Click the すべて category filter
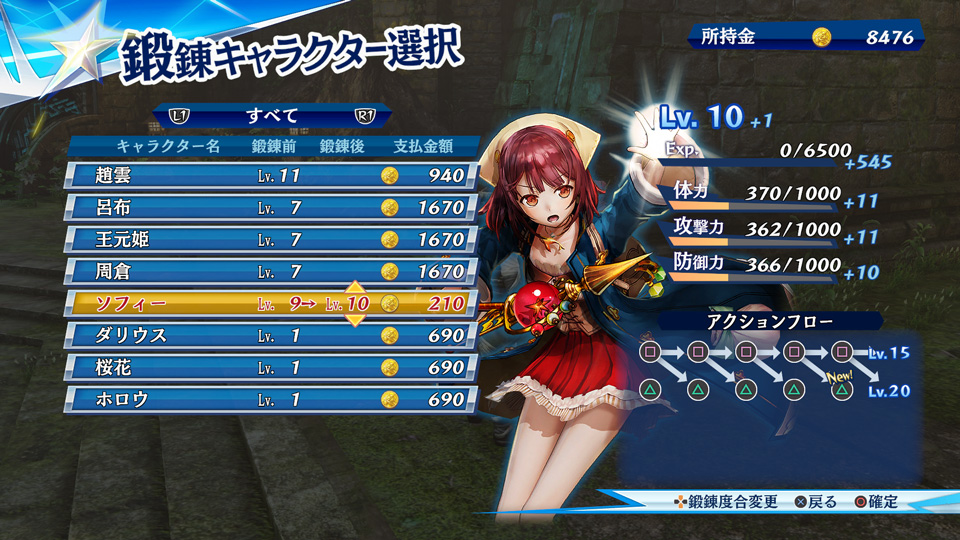Screen dimensions: 960x540 click(x=272, y=116)
